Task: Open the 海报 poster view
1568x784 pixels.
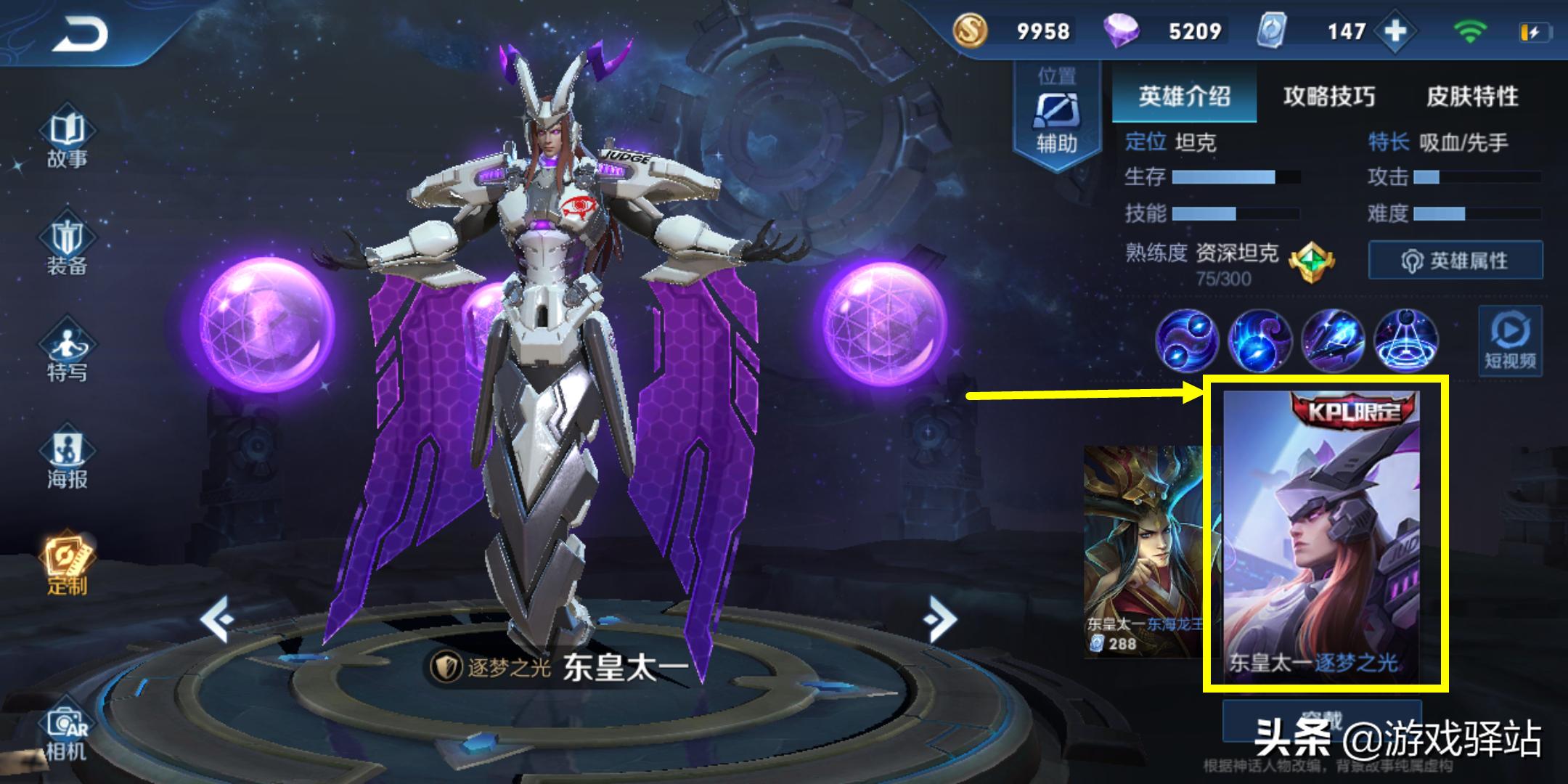Action: coord(67,460)
